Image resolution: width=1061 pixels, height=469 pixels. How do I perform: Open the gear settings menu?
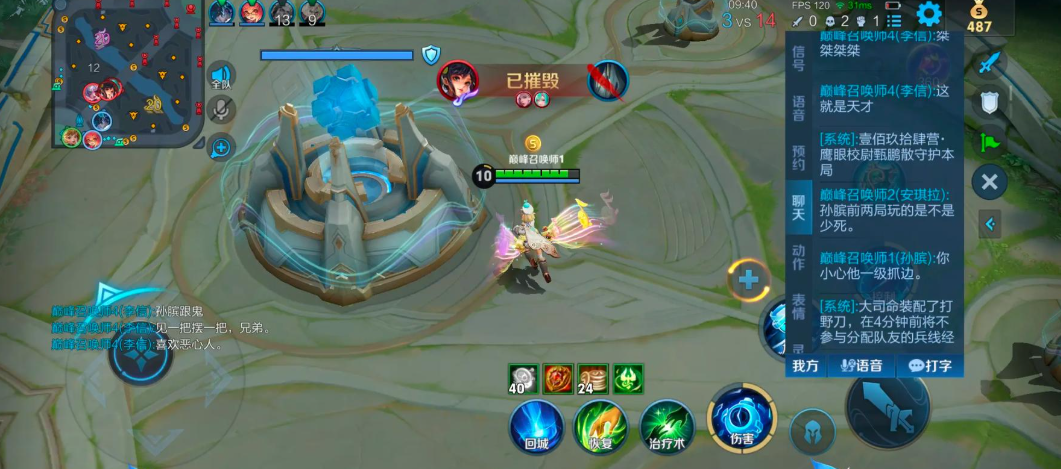(929, 14)
